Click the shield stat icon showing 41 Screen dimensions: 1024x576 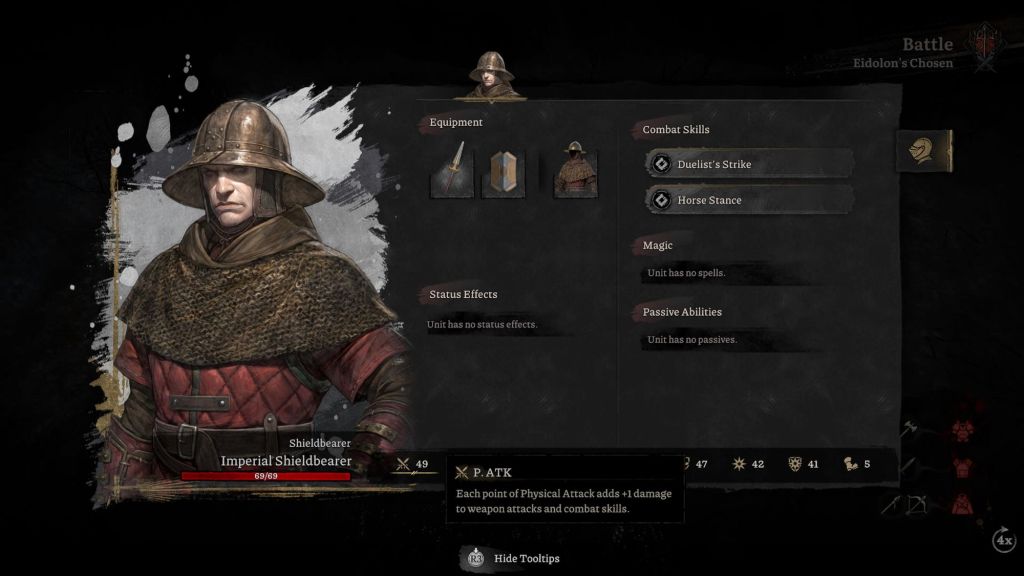805,464
